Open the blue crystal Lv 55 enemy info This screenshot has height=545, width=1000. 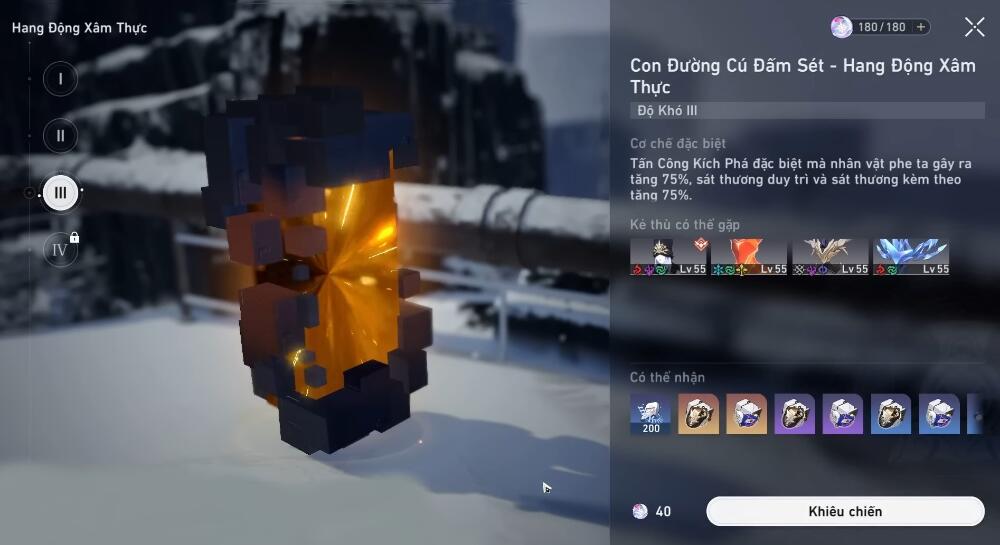911,256
